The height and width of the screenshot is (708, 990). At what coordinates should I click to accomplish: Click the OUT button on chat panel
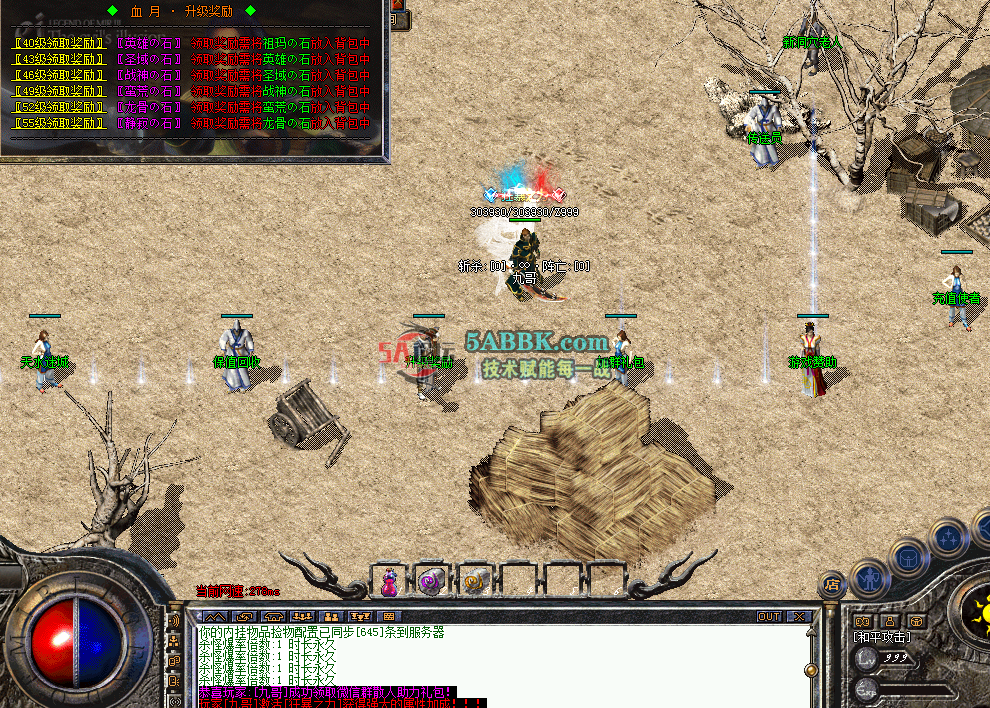pos(768,617)
